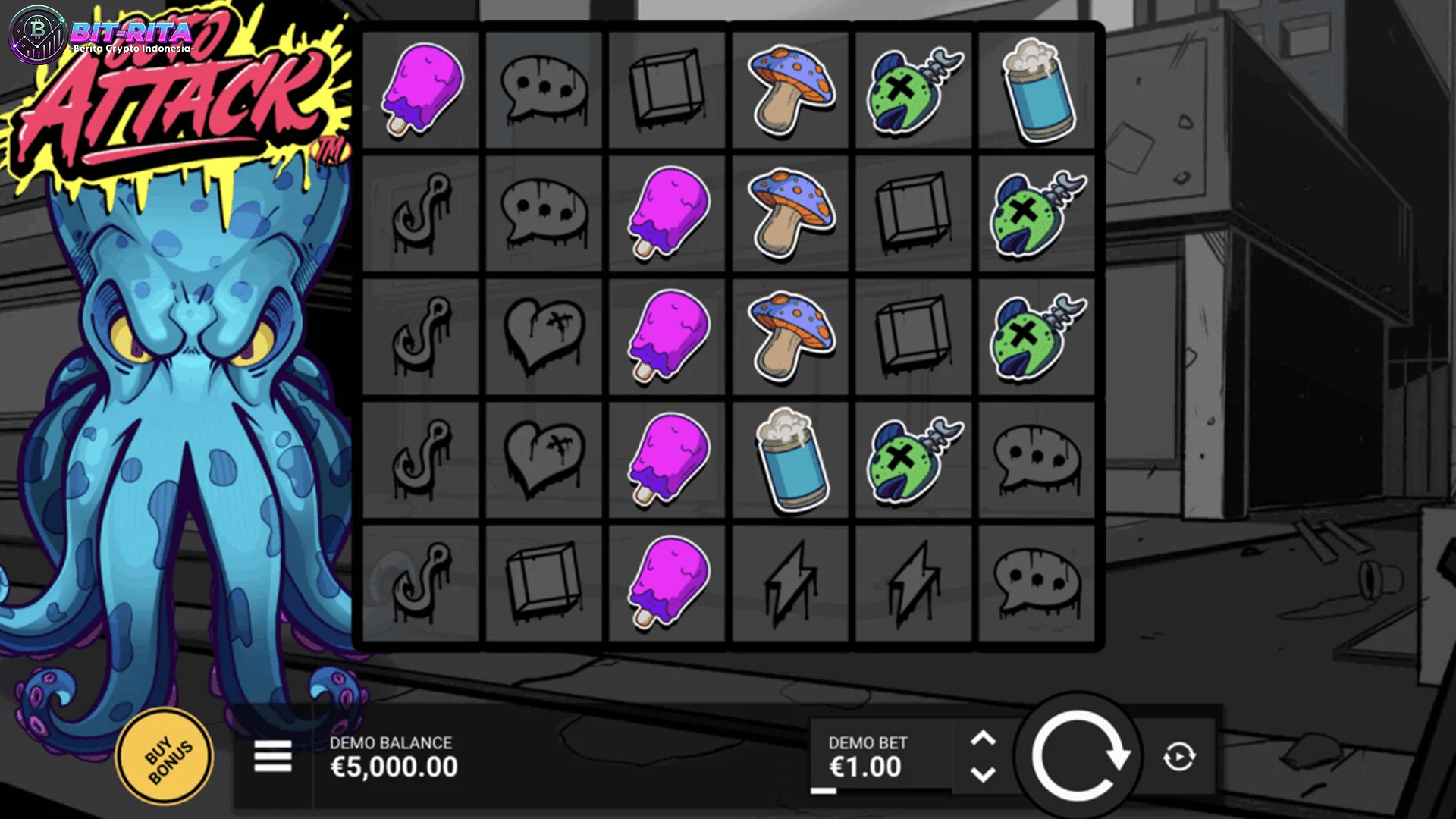This screenshot has height=819, width=1456.
Task: Decrease the demo bet amount
Action: tap(983, 775)
